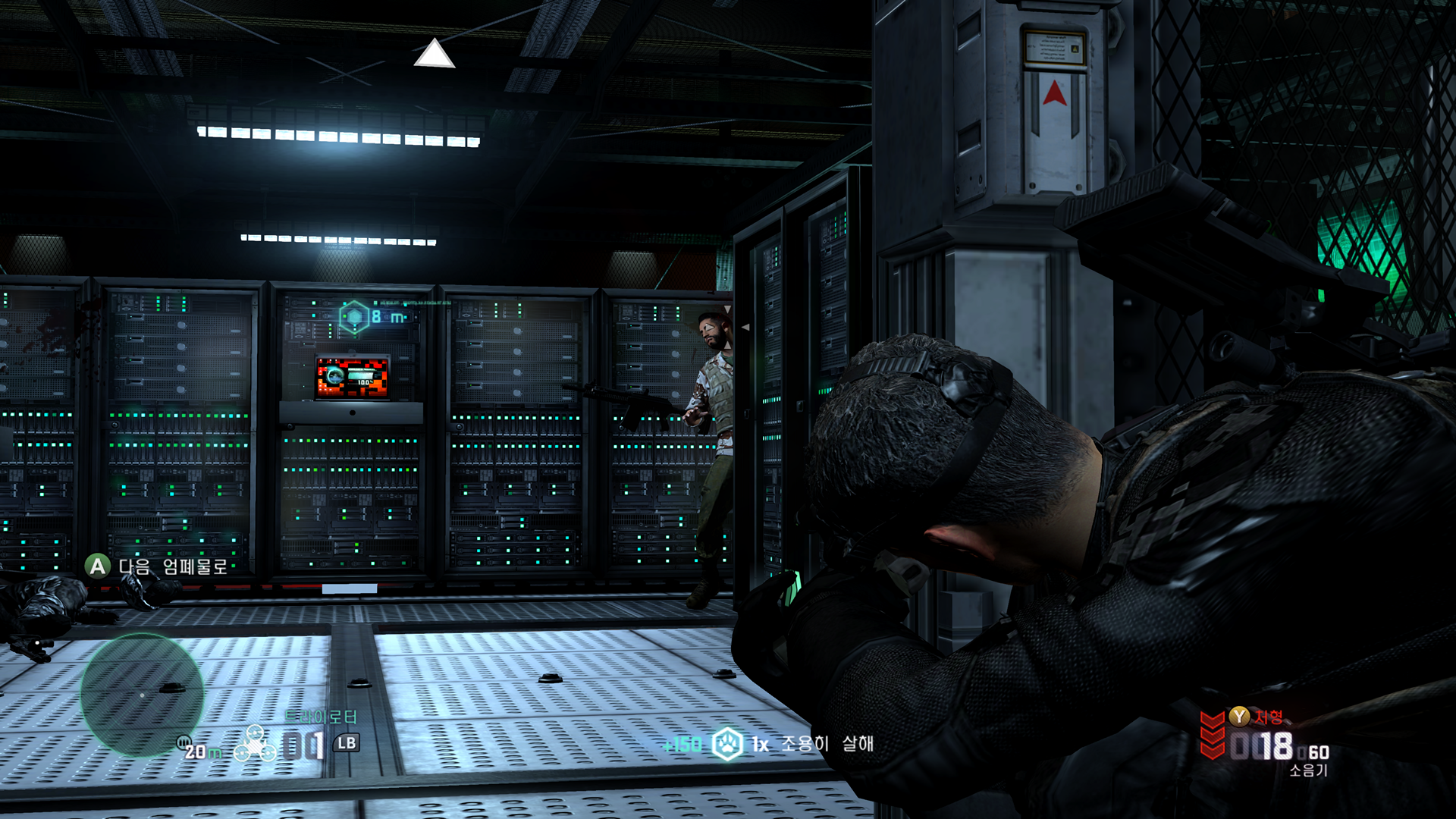Viewport: 1456px width, 819px height.
Task: Click the hexagonal objective marker showing 8 m
Action: 354,317
